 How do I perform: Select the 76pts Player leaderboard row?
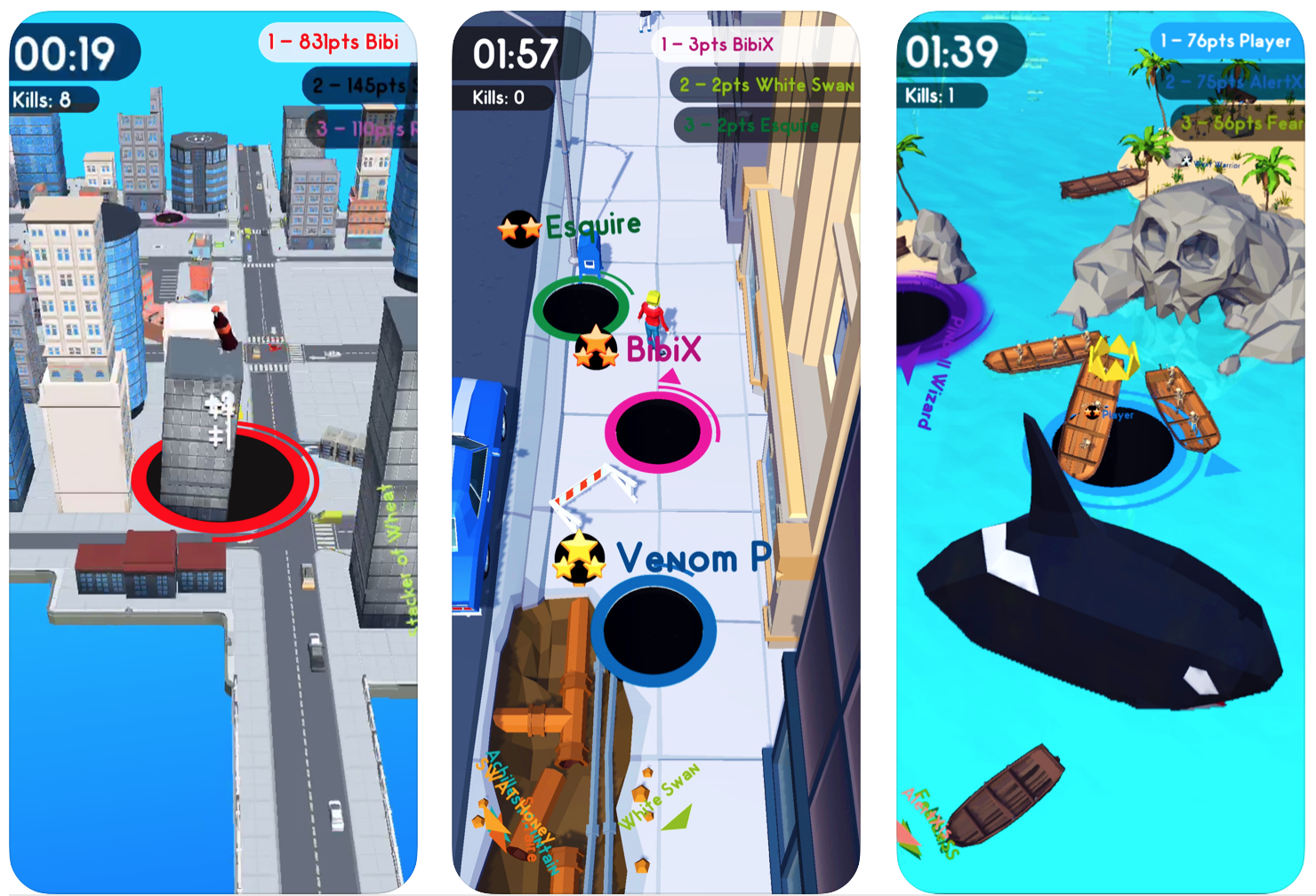tap(1227, 41)
